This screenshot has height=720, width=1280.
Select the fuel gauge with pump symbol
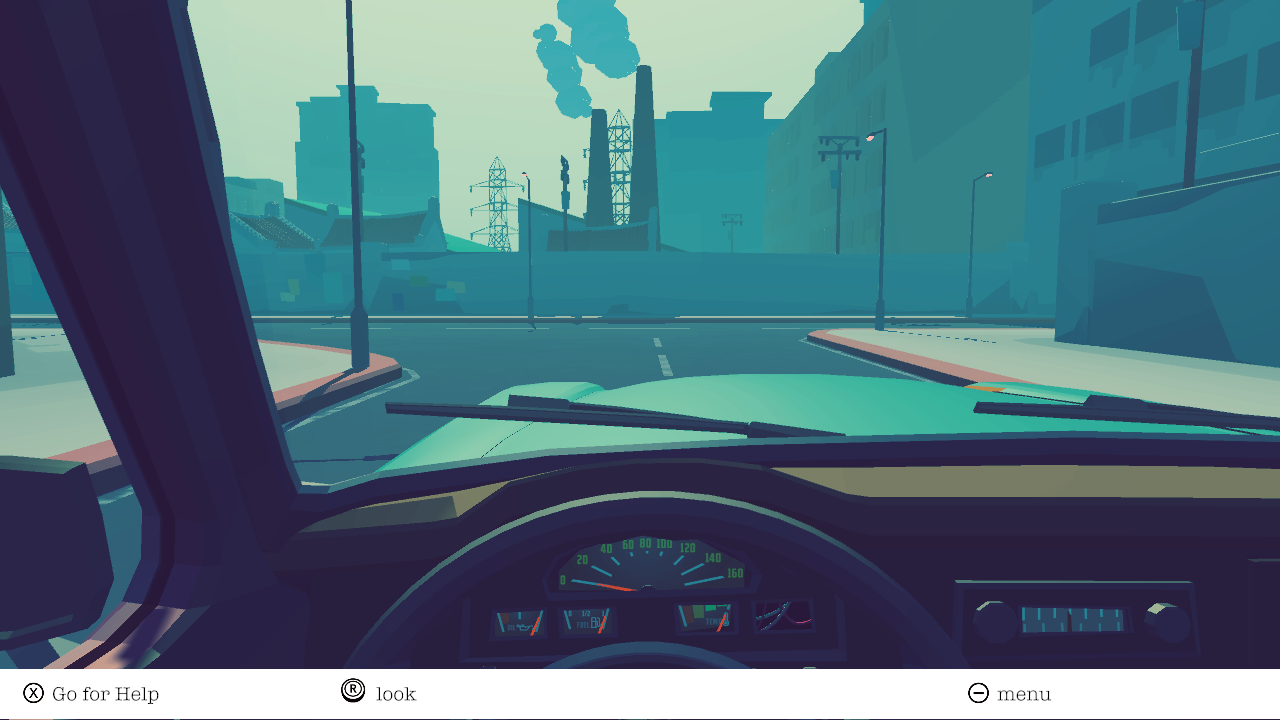click(588, 620)
